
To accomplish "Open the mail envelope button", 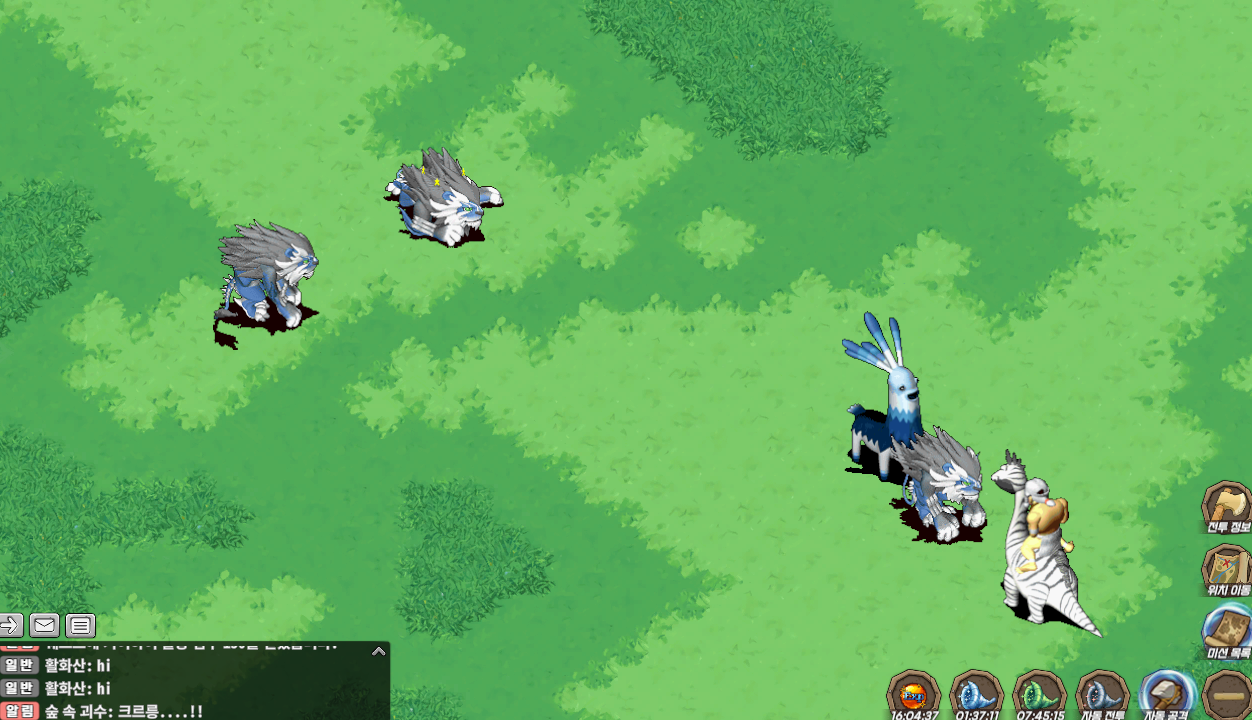I will click(44, 626).
